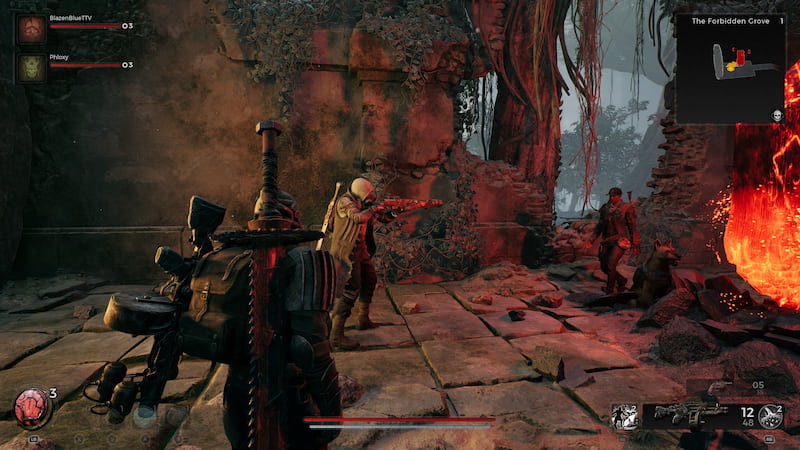Use the red Dragon Heart relic
The height and width of the screenshot is (450, 800).
coord(32,409)
